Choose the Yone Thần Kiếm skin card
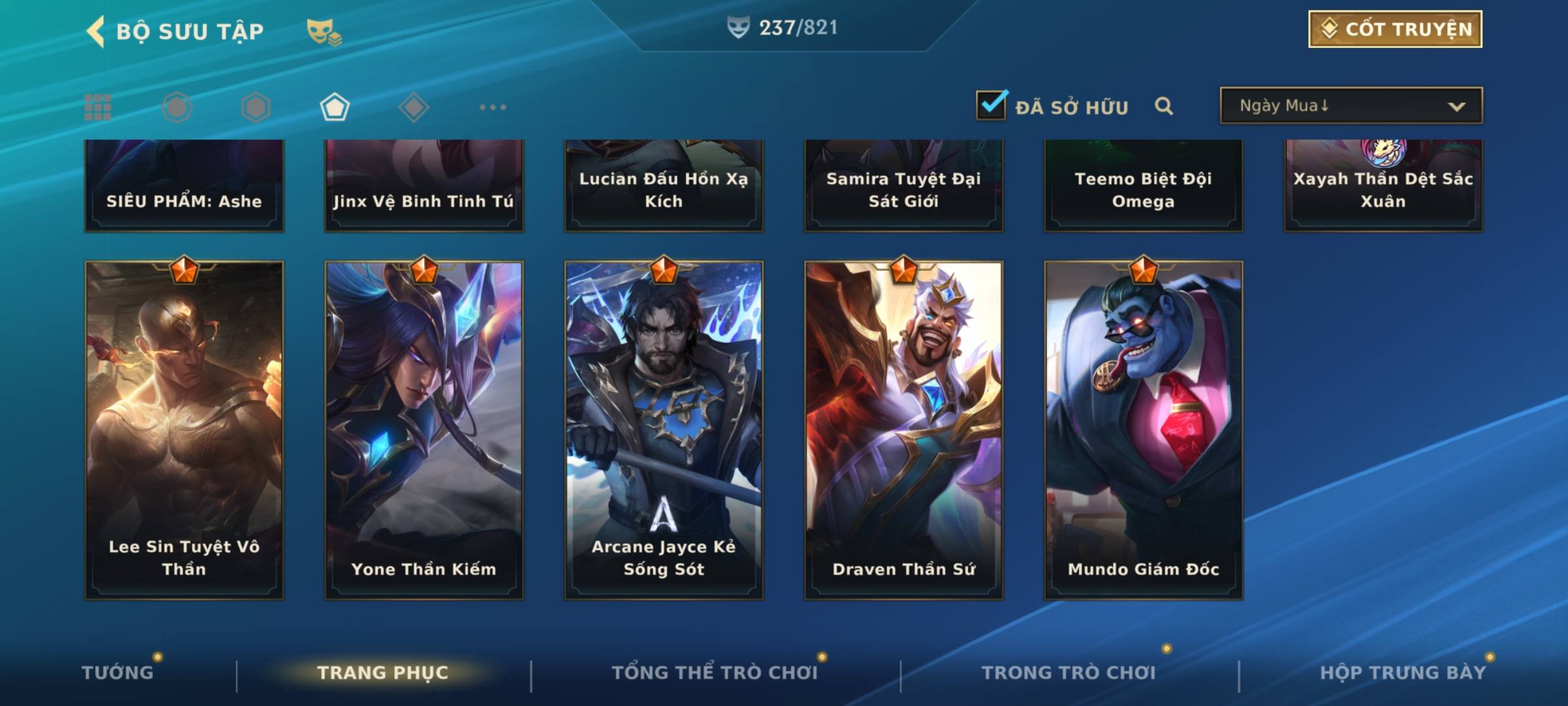 (424, 429)
